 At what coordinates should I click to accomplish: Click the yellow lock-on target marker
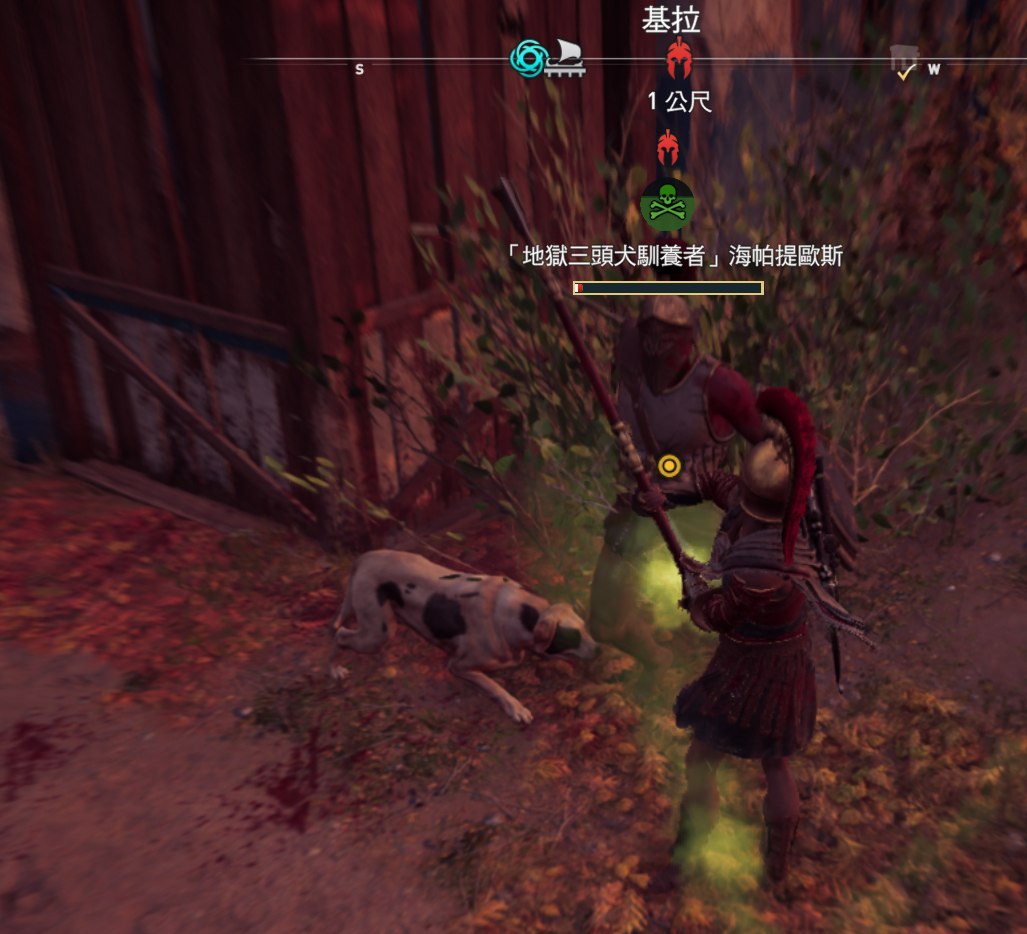(670, 465)
